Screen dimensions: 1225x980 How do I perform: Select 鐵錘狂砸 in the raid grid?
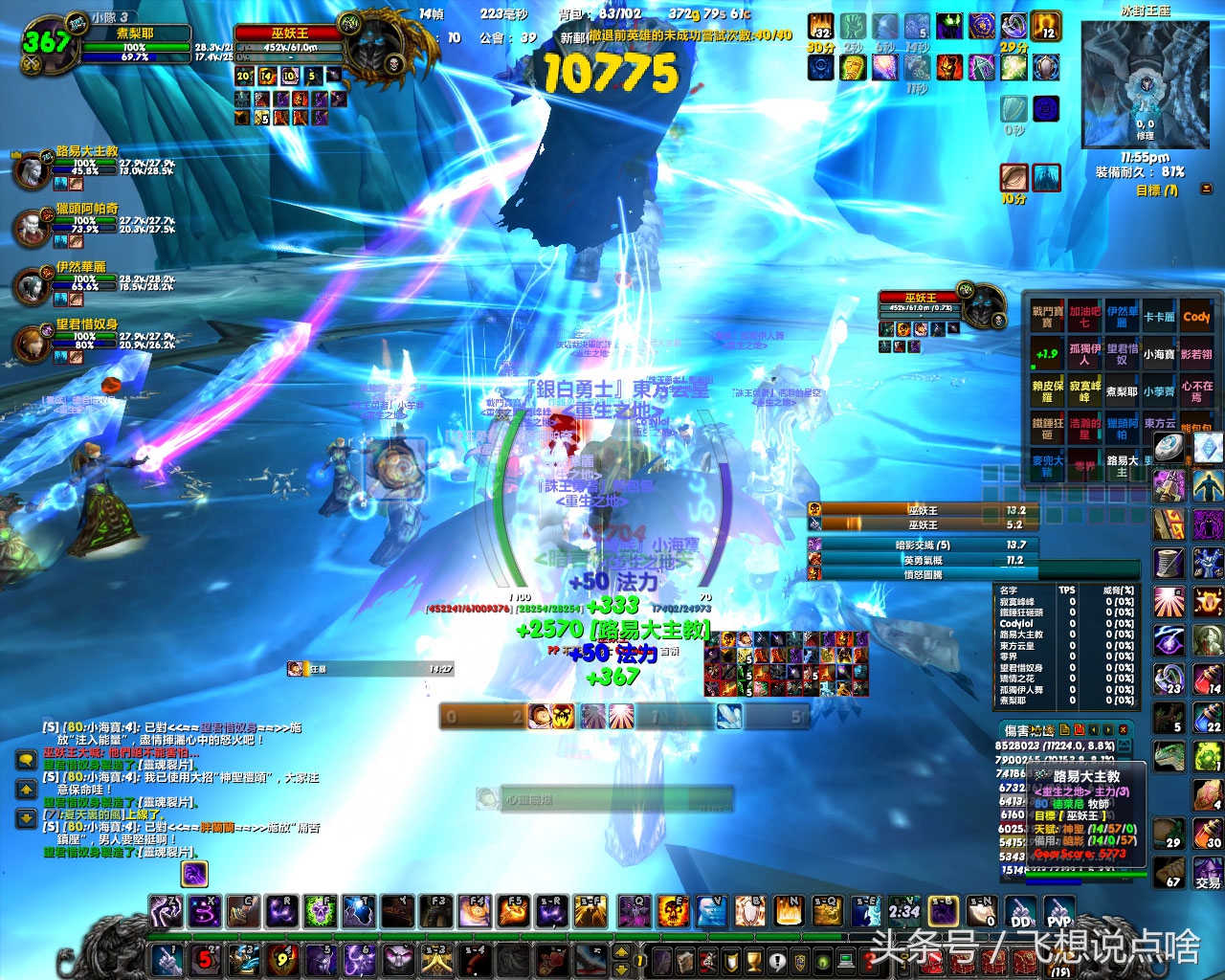pyautogui.click(x=1048, y=428)
